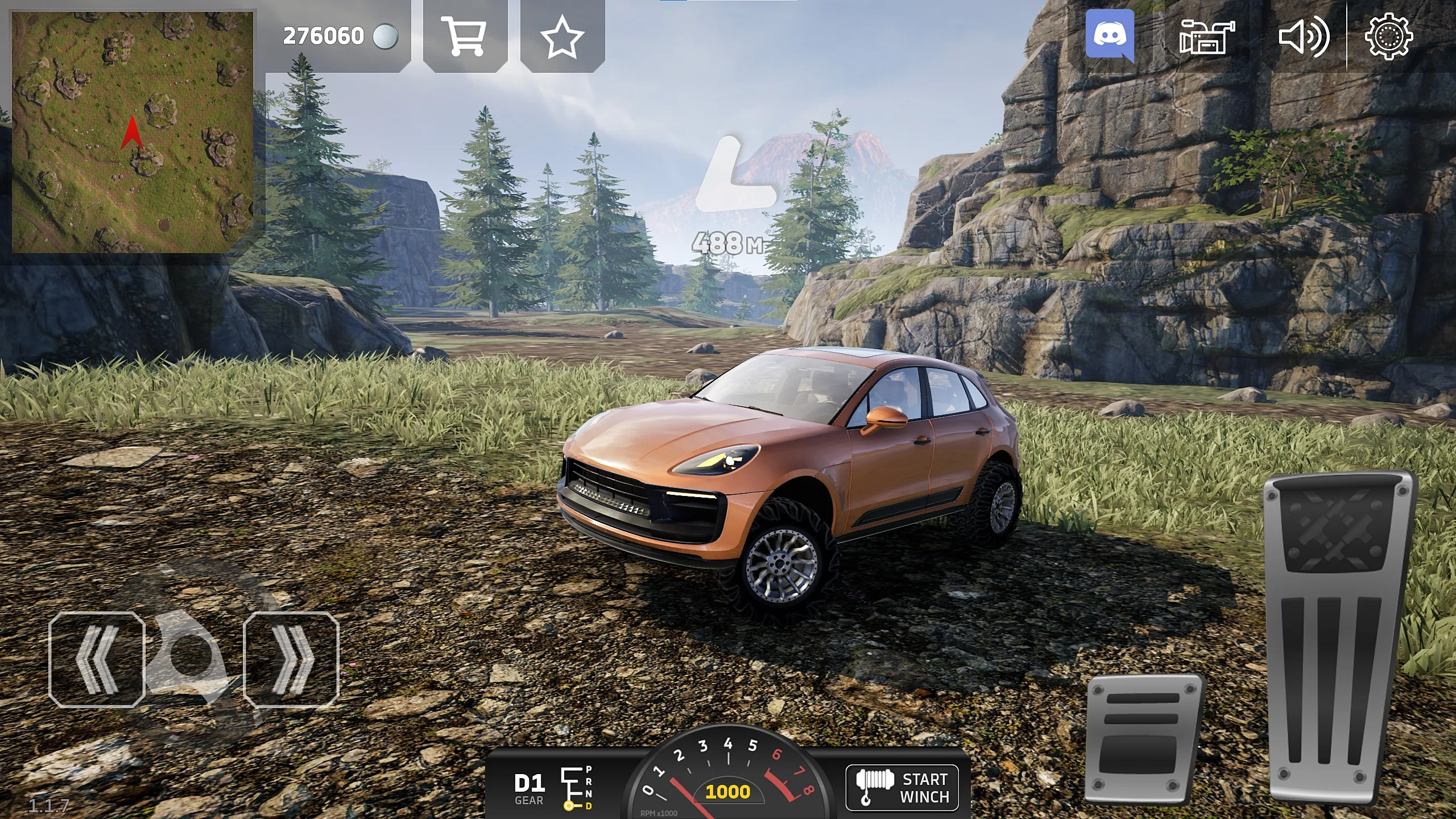
Task: Steer left with the left arrow
Action: tap(97, 660)
